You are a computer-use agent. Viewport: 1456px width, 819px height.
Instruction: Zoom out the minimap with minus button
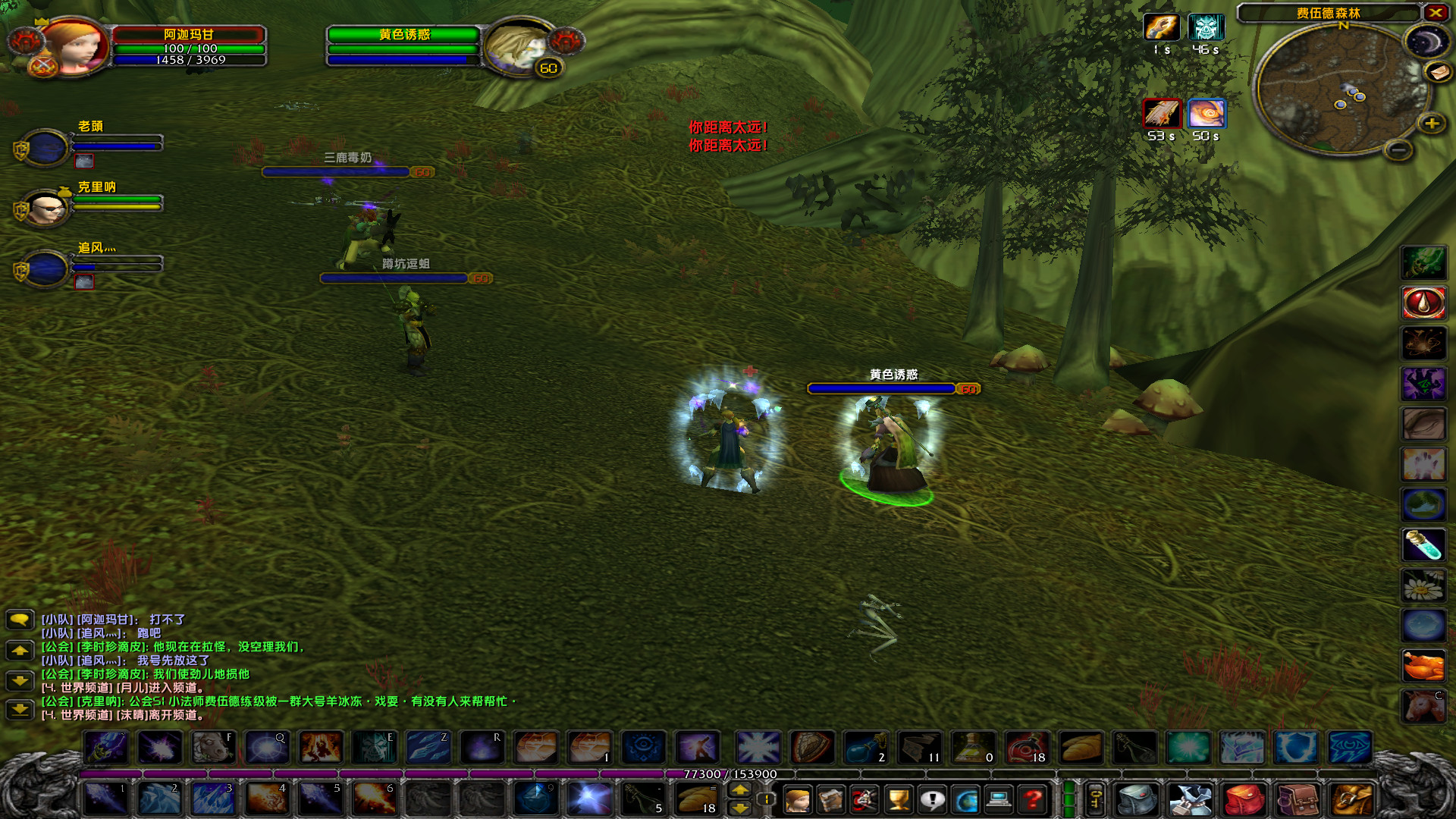coord(1398,150)
